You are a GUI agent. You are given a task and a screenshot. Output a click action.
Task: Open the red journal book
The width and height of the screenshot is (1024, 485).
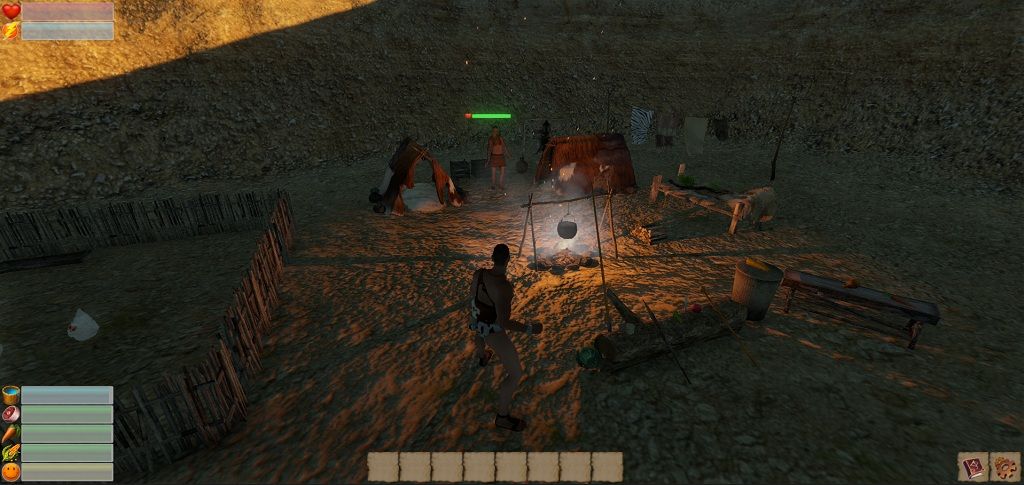coord(972,467)
